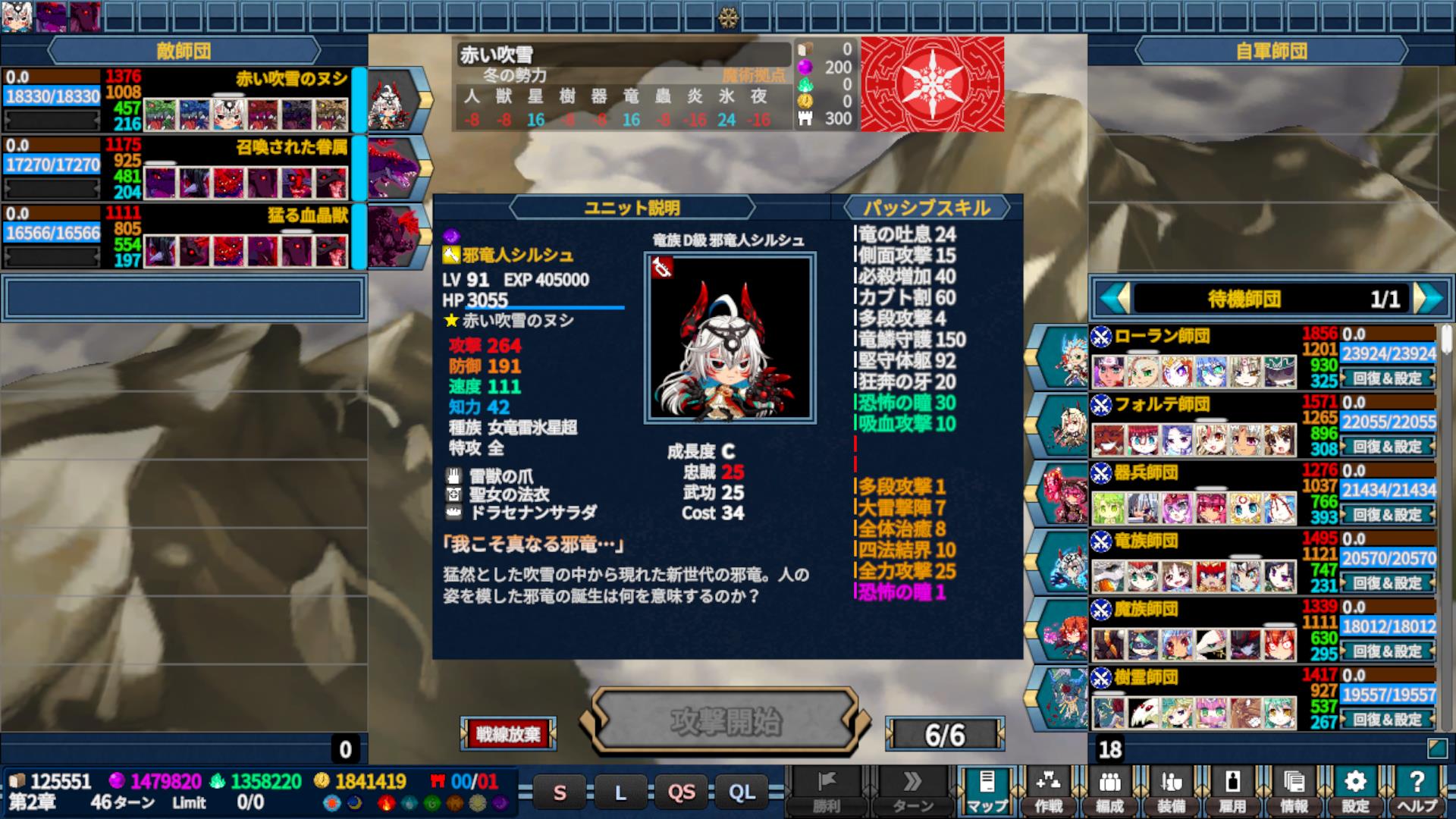The width and height of the screenshot is (1456, 819).
Task: Switch to the パッシブスキル tab
Action: tap(926, 207)
